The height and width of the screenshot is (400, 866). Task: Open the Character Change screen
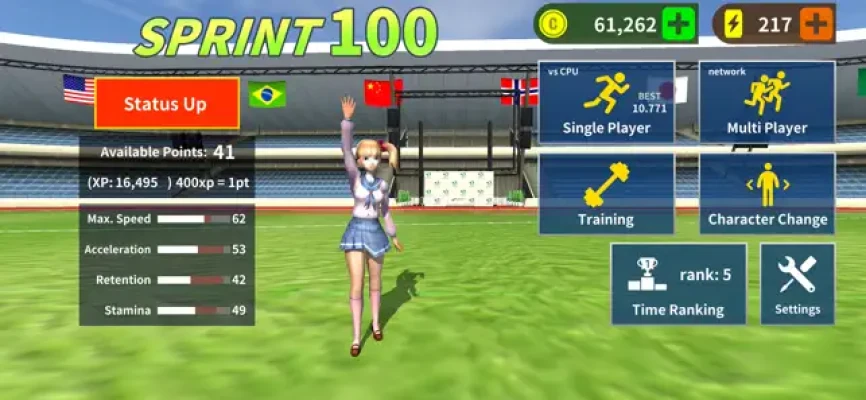pos(767,194)
